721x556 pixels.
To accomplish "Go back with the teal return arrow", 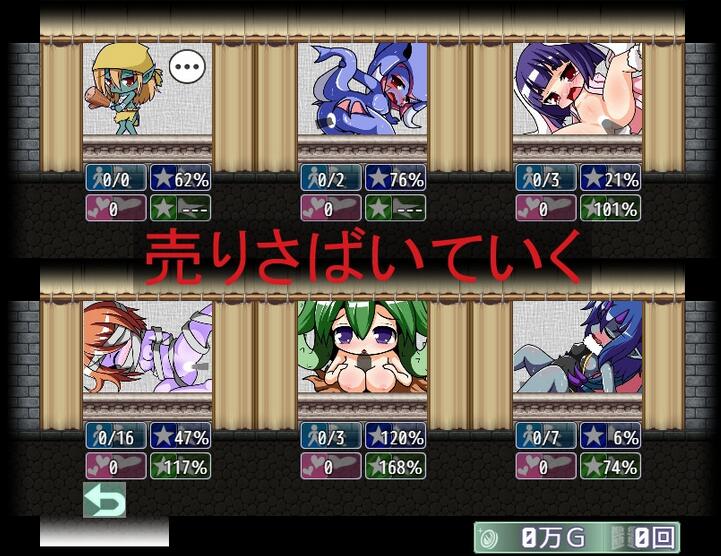I will click(x=105, y=499).
